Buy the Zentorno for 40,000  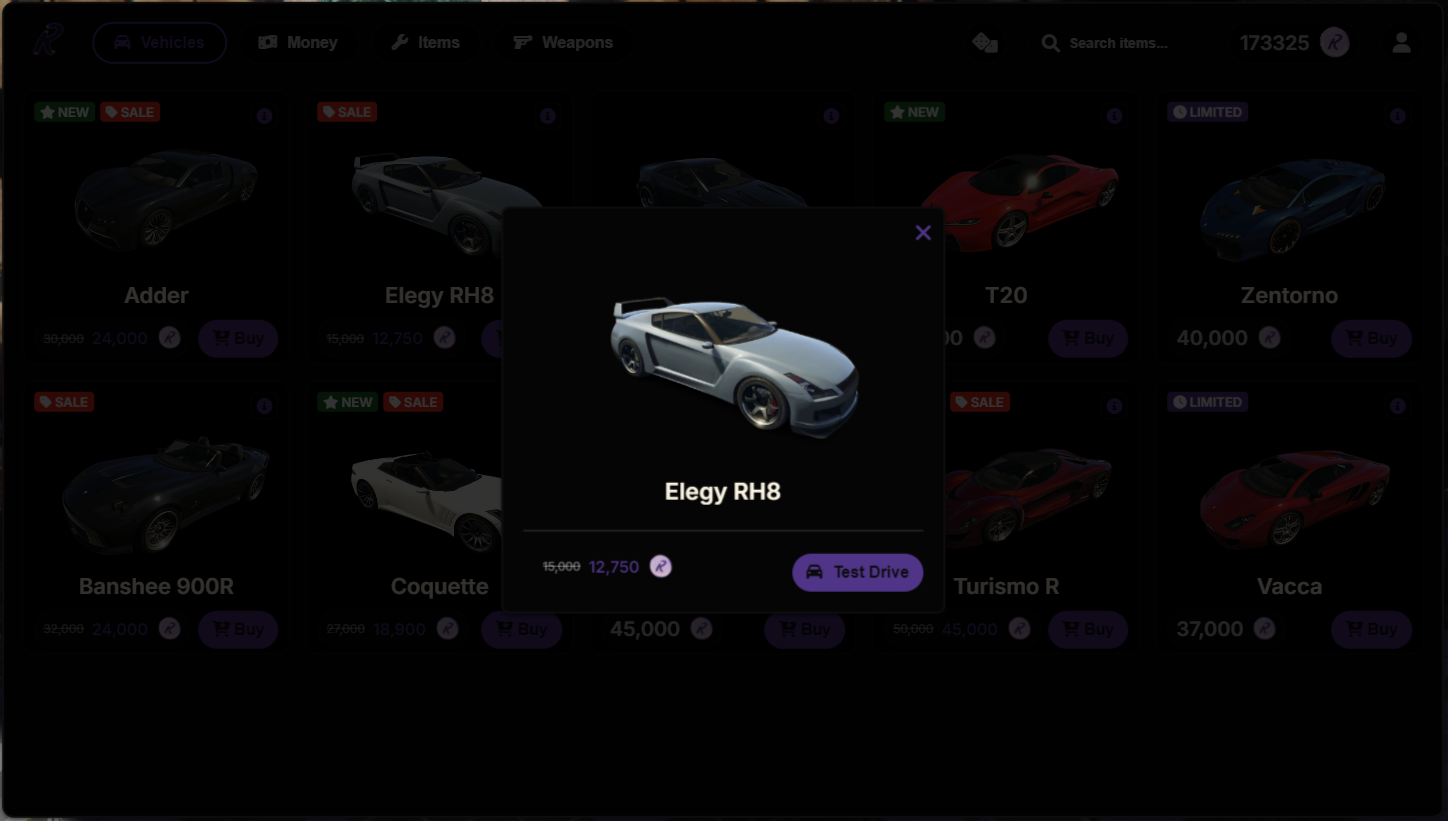pos(1371,339)
